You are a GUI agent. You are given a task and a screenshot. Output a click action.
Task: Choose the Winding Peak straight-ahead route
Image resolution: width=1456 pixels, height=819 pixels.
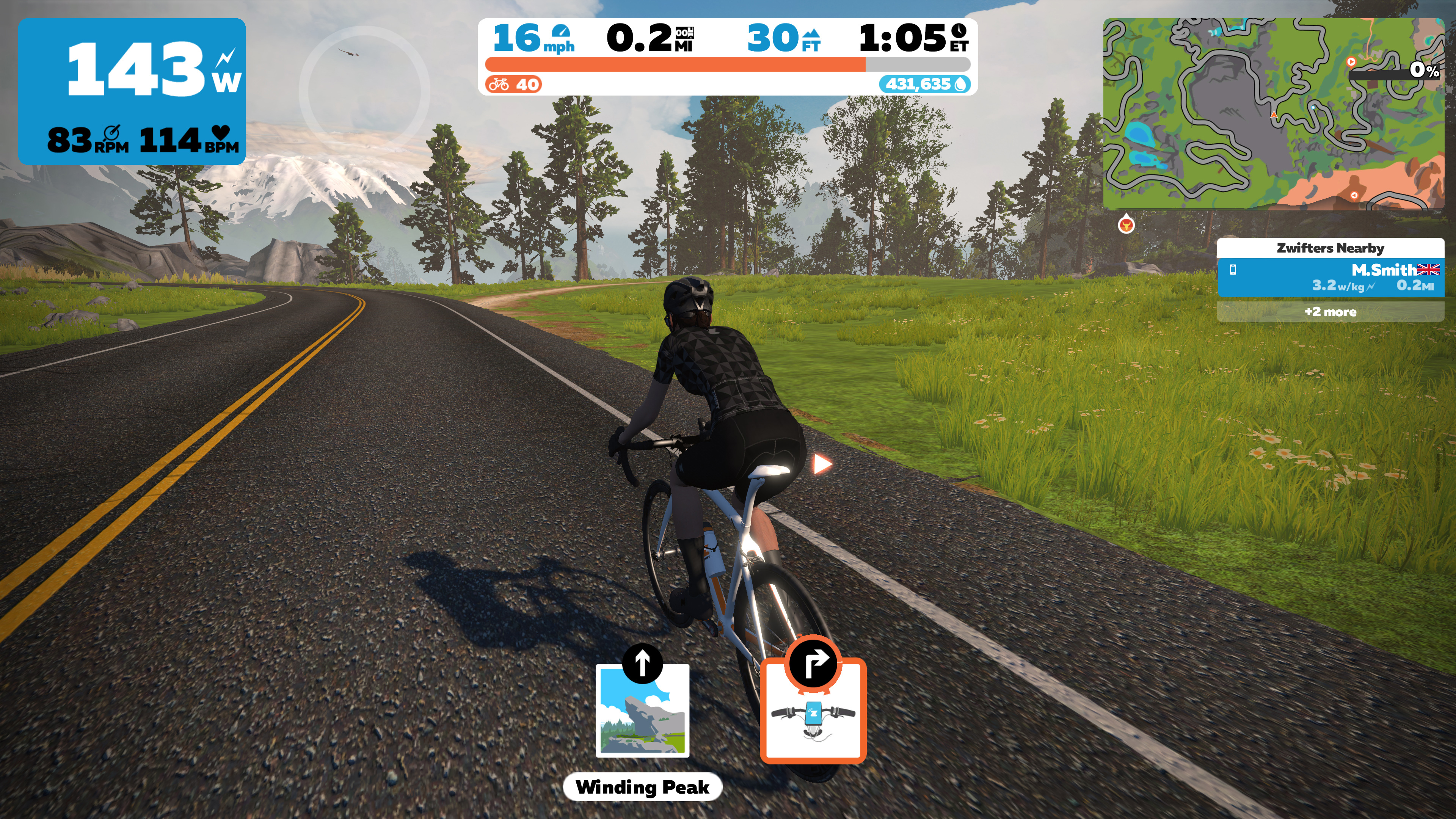(642, 710)
